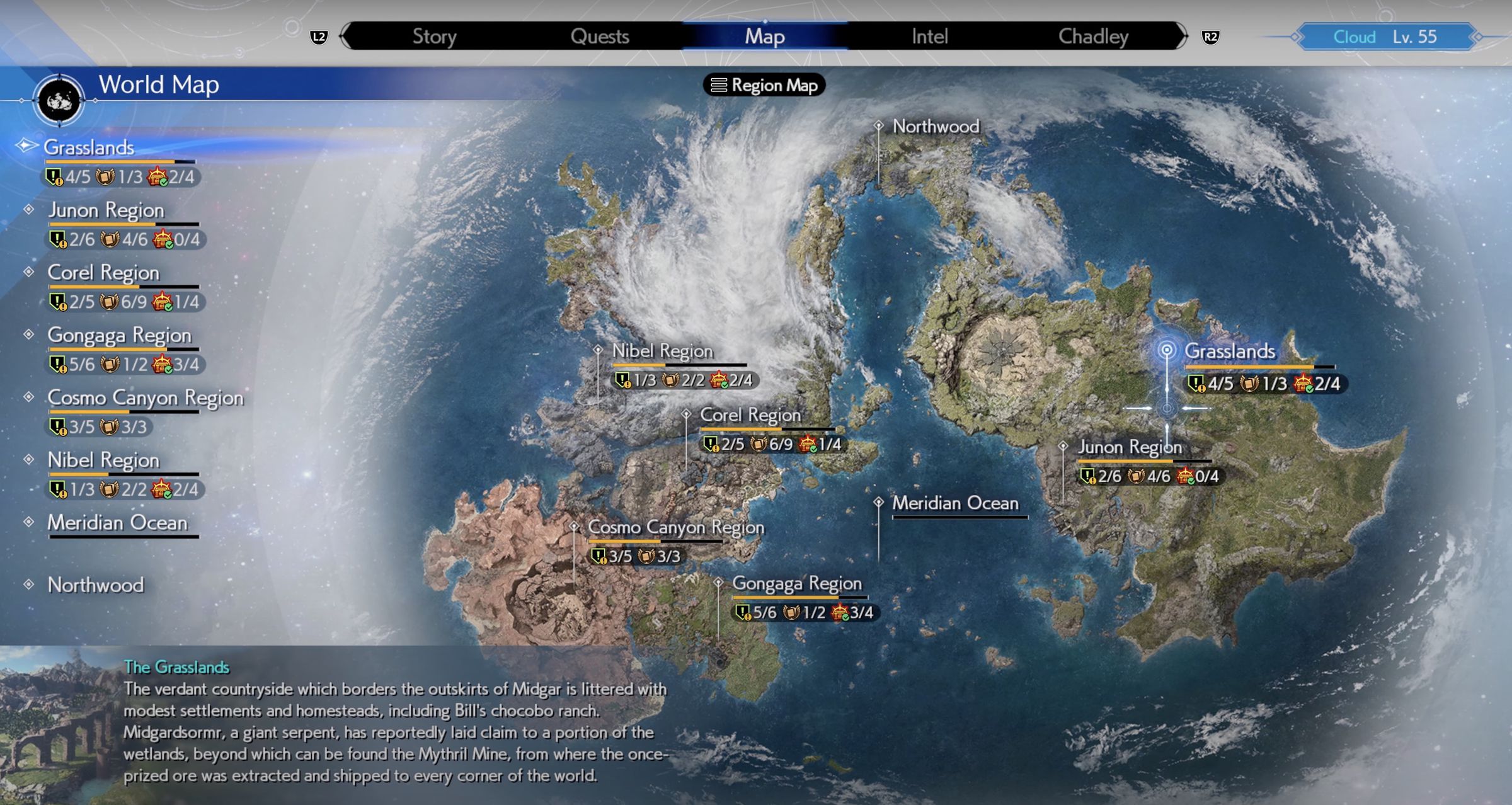This screenshot has height=805, width=1512.
Task: Select the quest exclamation icon under Grasslands
Action: click(x=54, y=178)
